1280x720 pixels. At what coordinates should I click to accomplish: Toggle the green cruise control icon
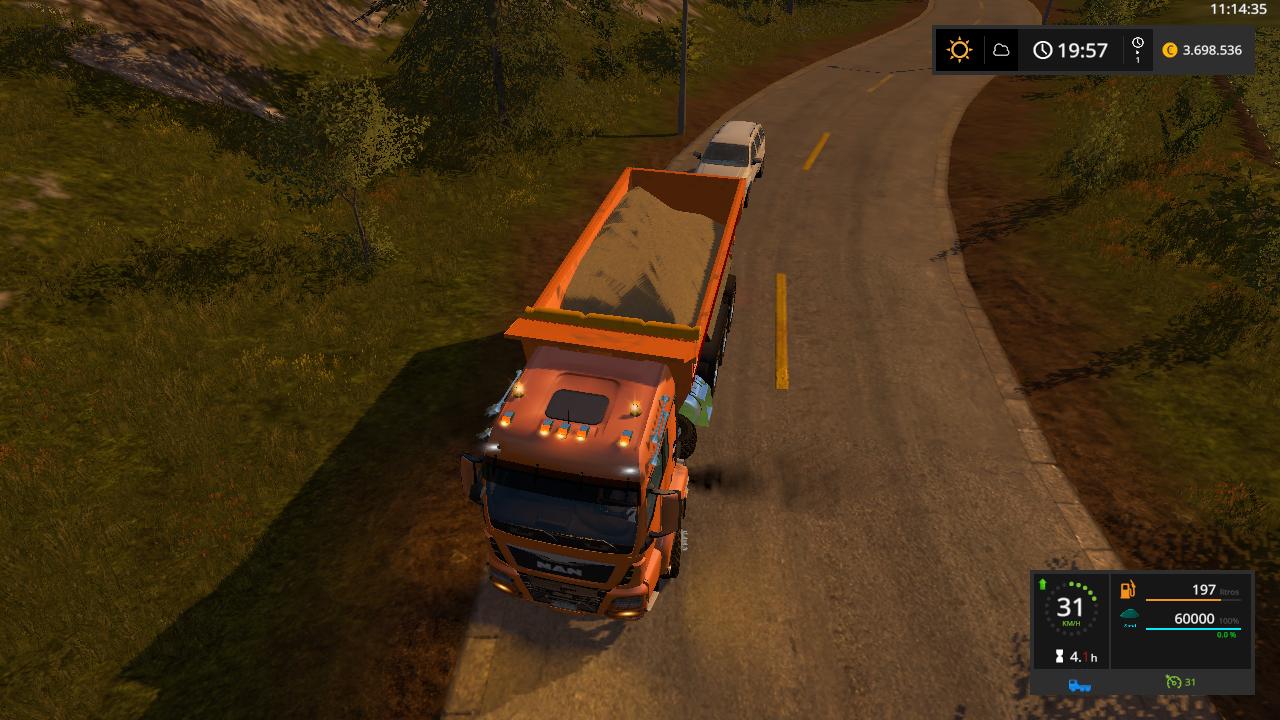pyautogui.click(x=1174, y=683)
